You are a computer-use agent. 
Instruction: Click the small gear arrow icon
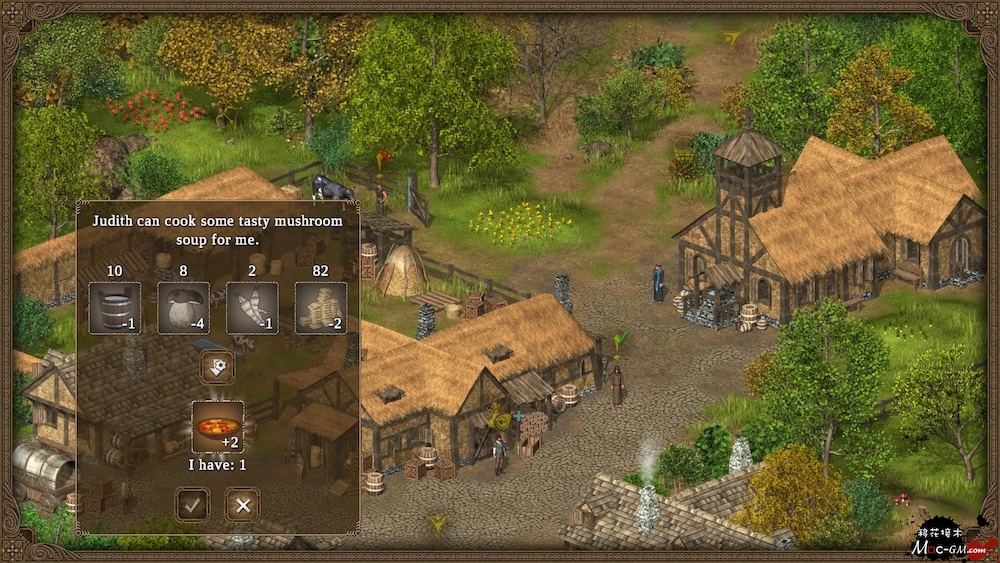click(217, 367)
